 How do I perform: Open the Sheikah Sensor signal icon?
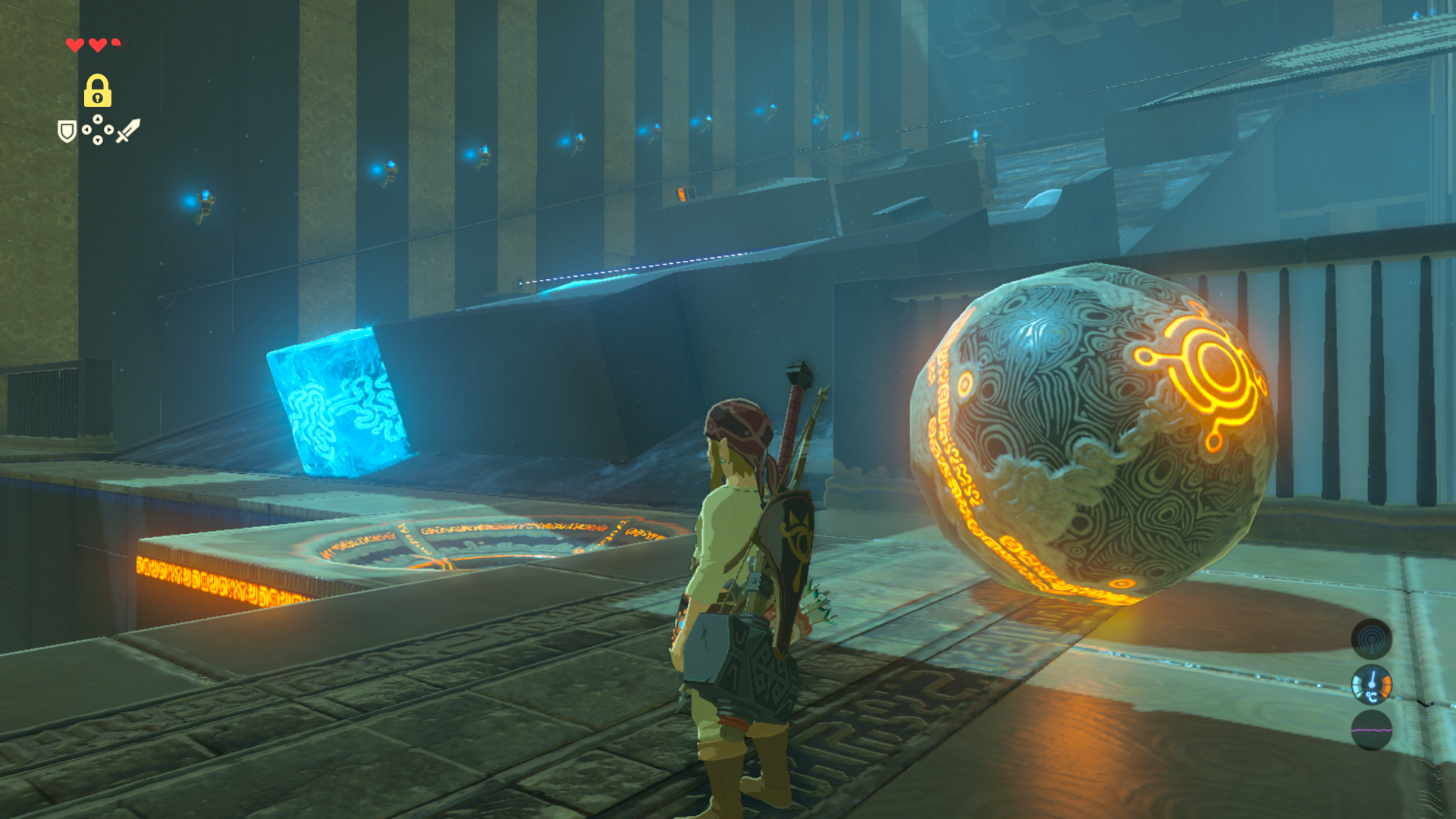1371,639
